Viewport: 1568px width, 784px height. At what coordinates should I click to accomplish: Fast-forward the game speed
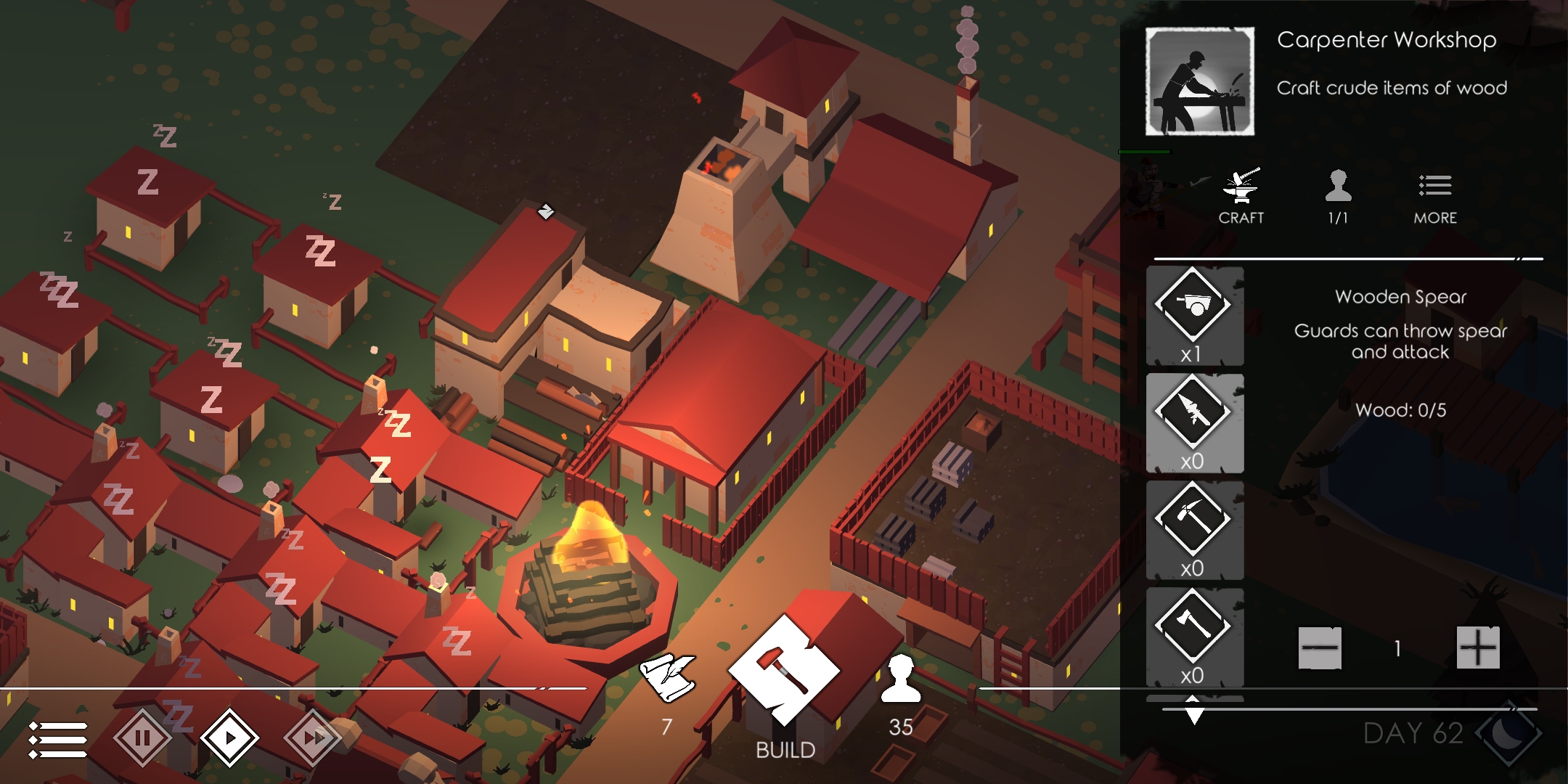[x=313, y=738]
